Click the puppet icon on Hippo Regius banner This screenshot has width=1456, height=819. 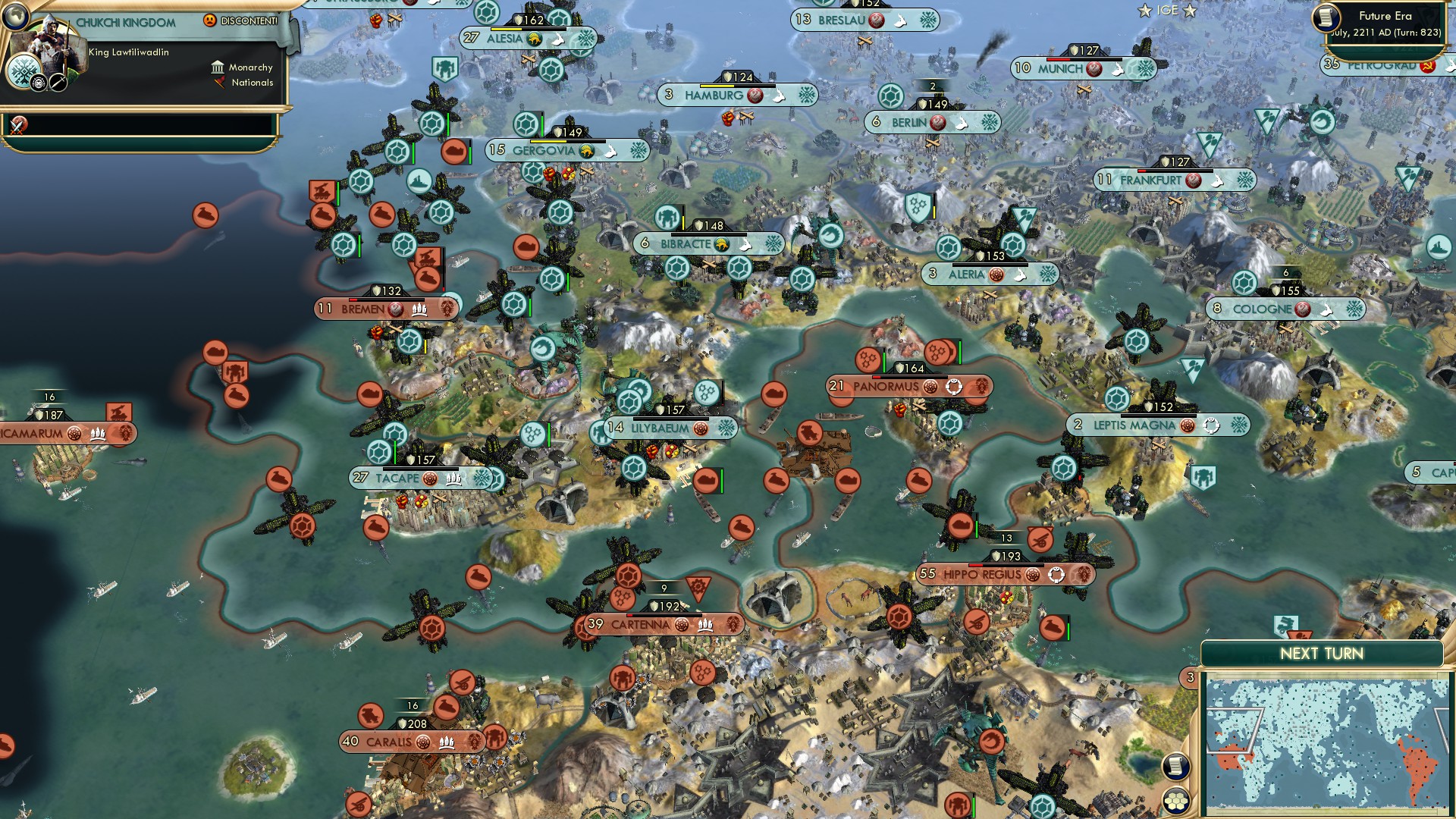[x=1056, y=575]
